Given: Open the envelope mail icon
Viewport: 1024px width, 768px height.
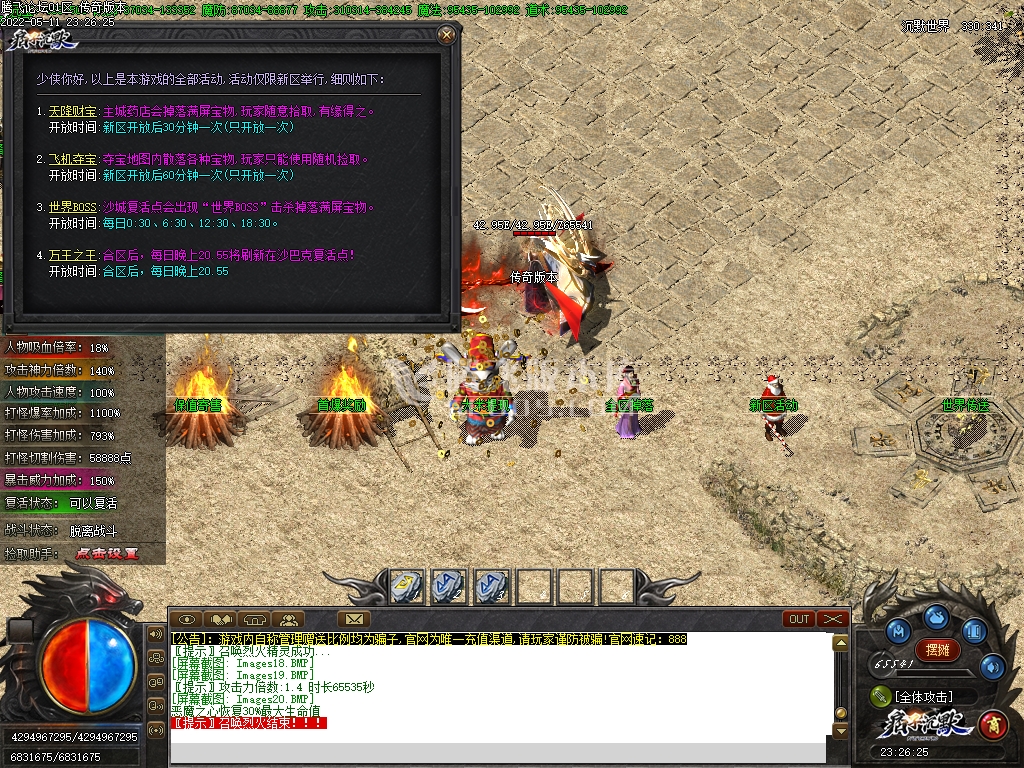Looking at the screenshot, I should (353, 619).
